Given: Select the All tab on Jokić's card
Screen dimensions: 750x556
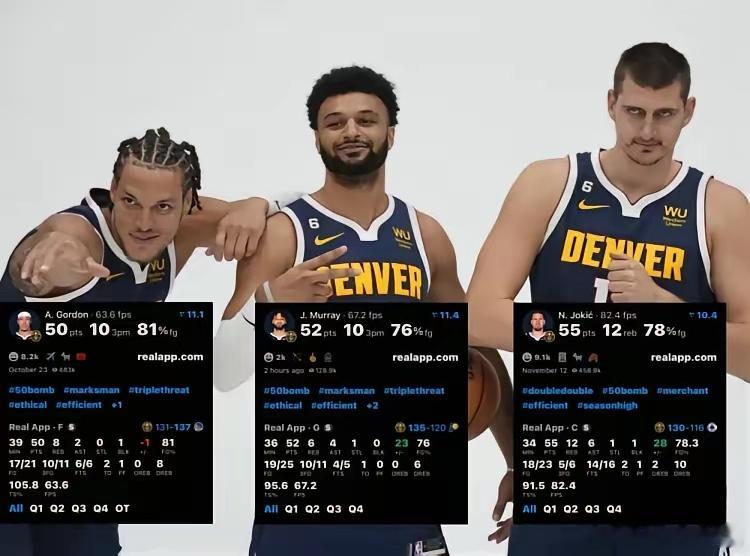Looking at the screenshot, I should [x=529, y=509].
